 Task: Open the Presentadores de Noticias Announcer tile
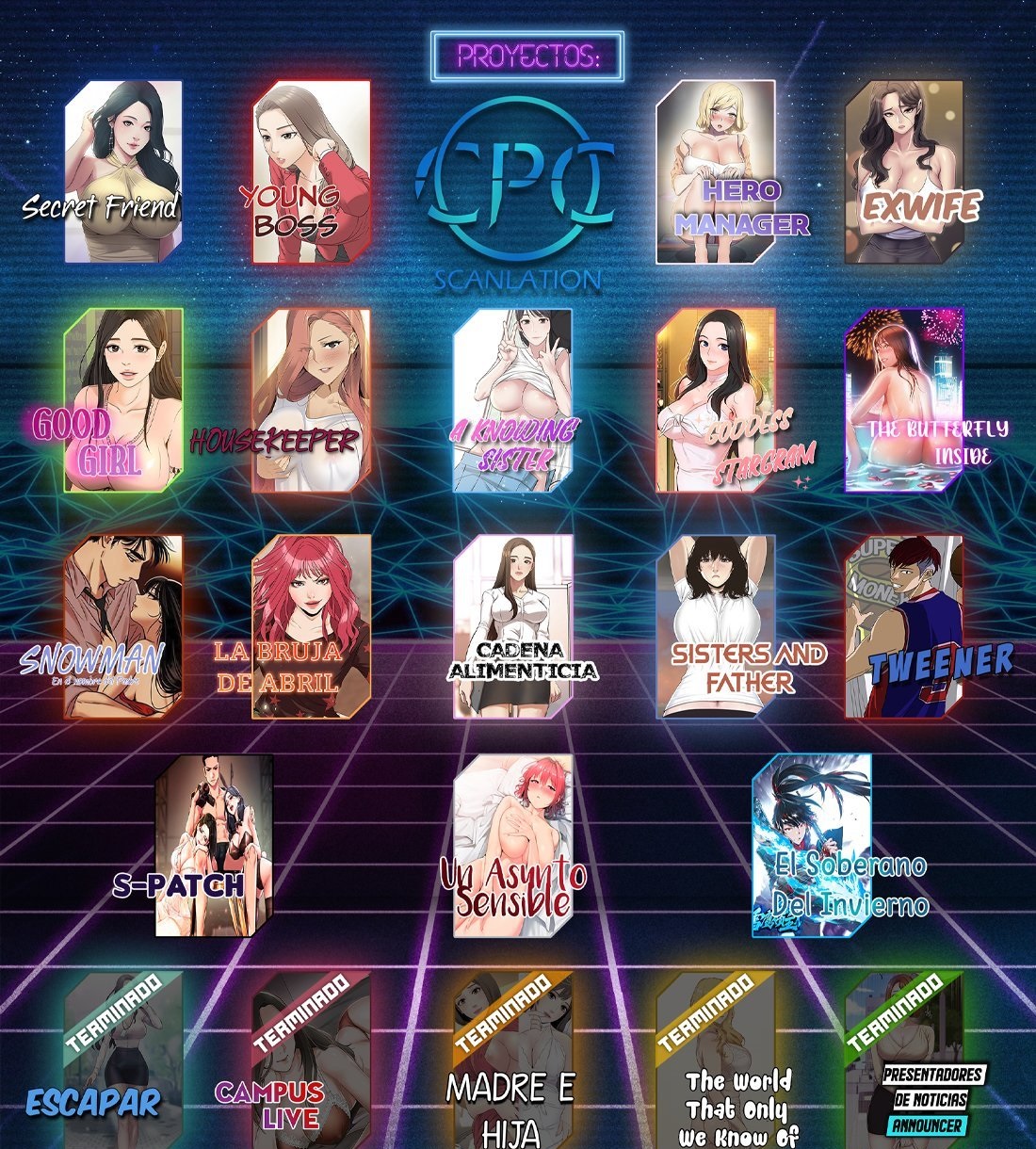pos(904,1060)
